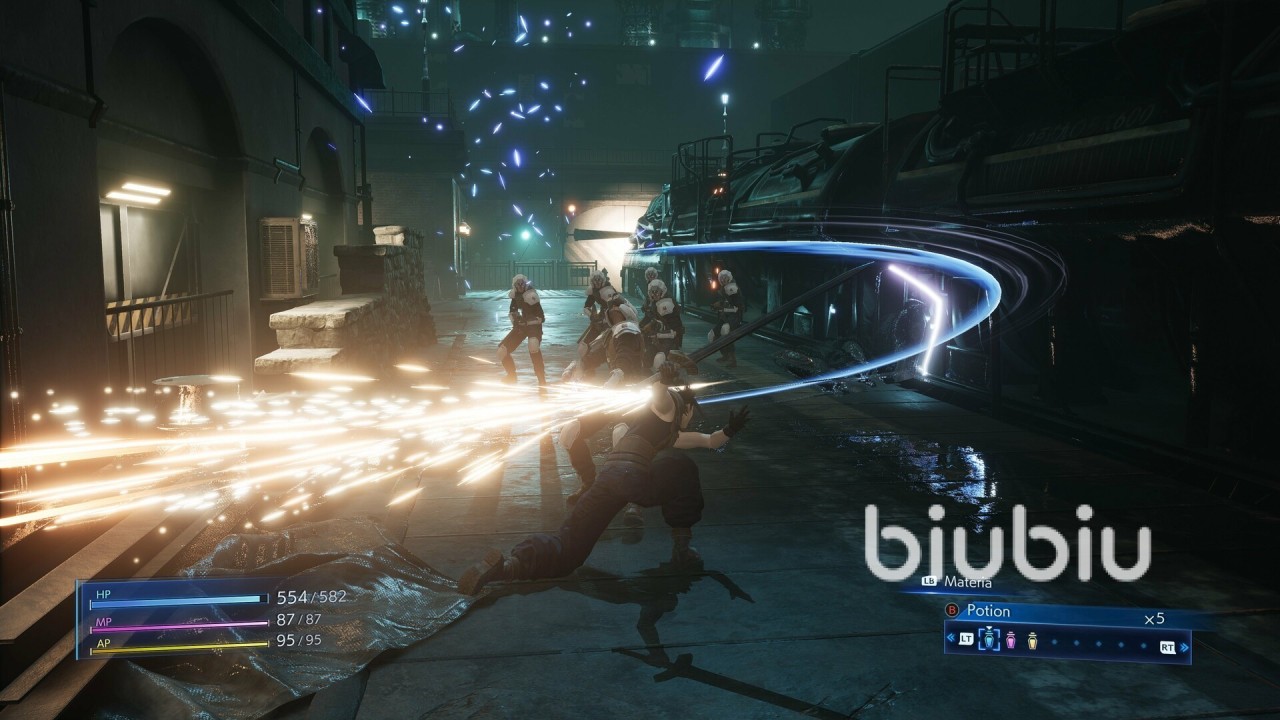Cycle item list right with double arrow
This screenshot has width=1280, height=720.
[x=1185, y=647]
